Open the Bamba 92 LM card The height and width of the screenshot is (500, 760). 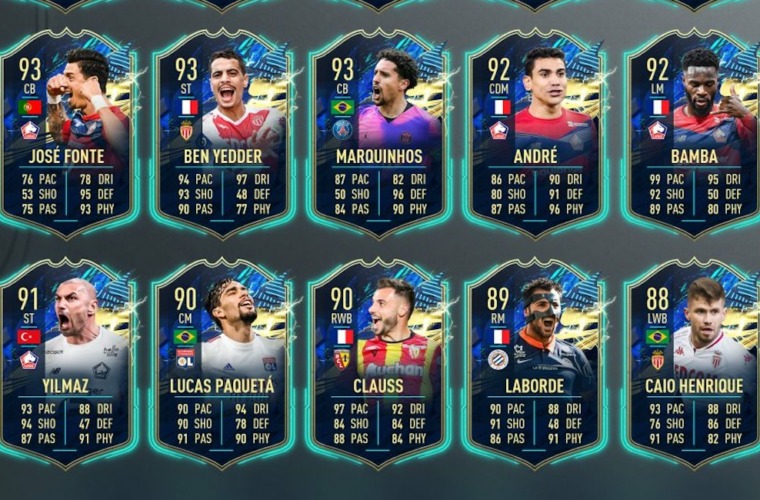(690, 135)
